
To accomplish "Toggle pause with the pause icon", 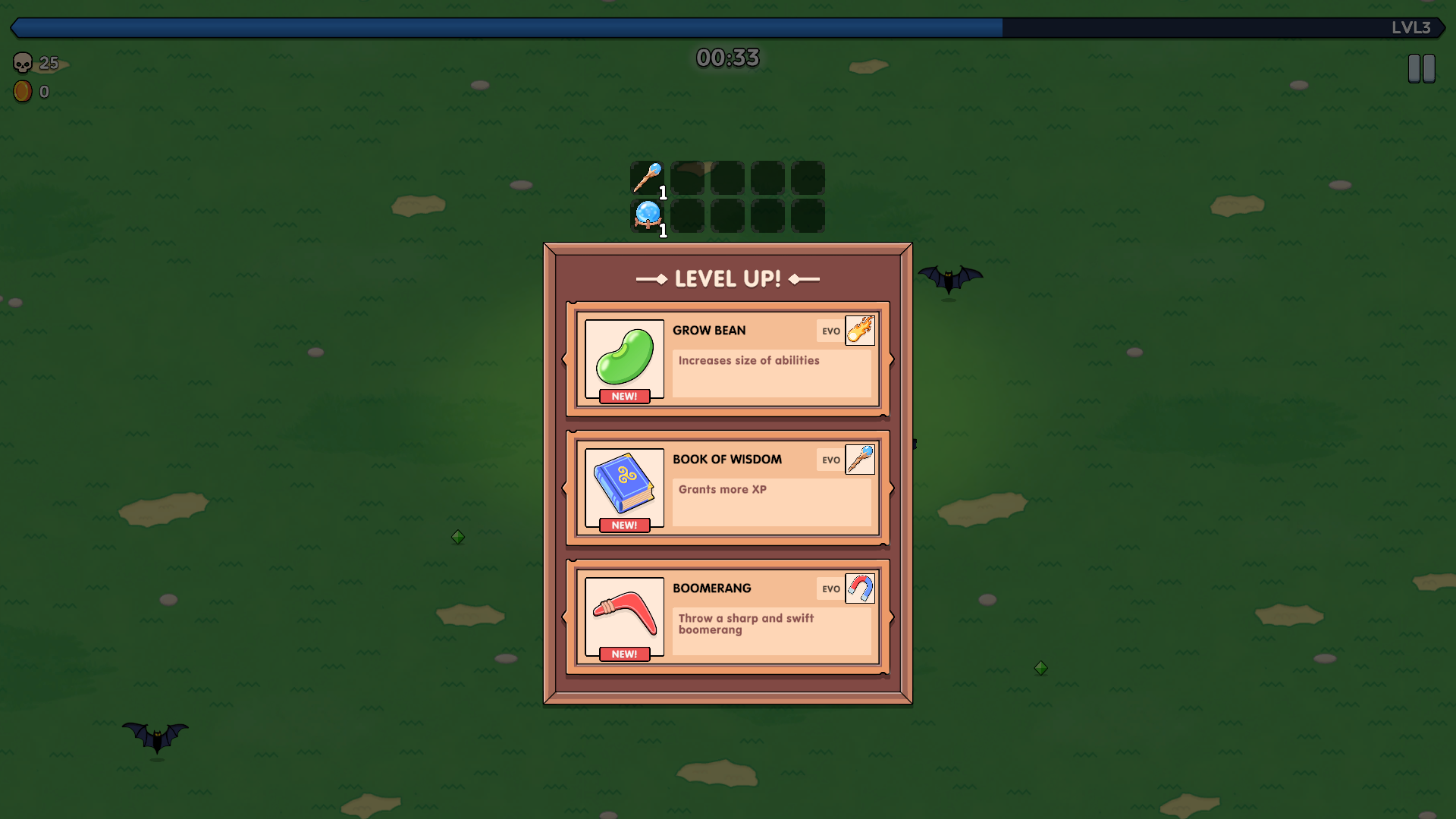I will [1422, 67].
